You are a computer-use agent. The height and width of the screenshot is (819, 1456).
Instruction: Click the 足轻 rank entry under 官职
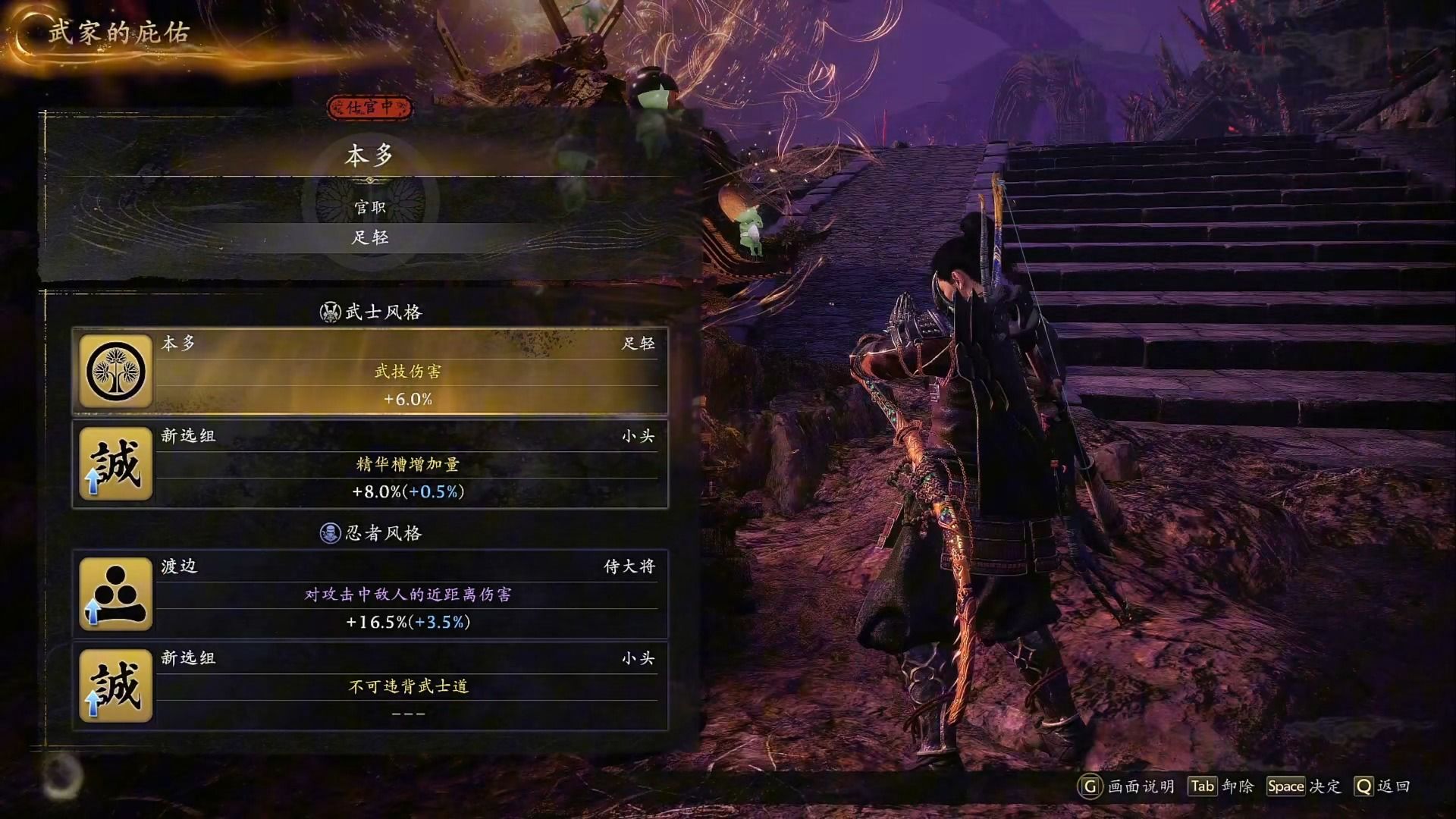click(370, 238)
